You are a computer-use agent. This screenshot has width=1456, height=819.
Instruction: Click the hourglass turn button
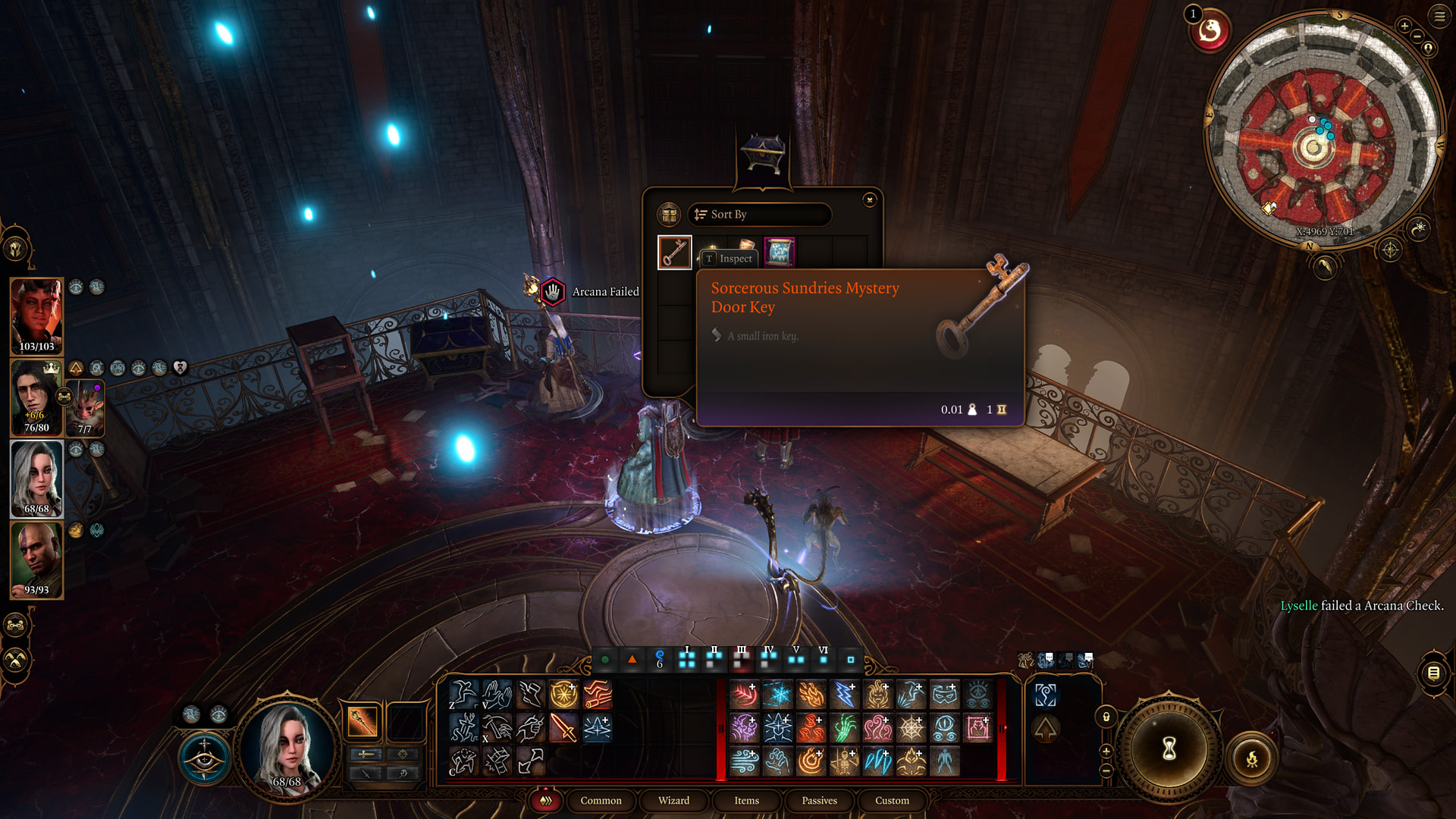click(x=1169, y=748)
